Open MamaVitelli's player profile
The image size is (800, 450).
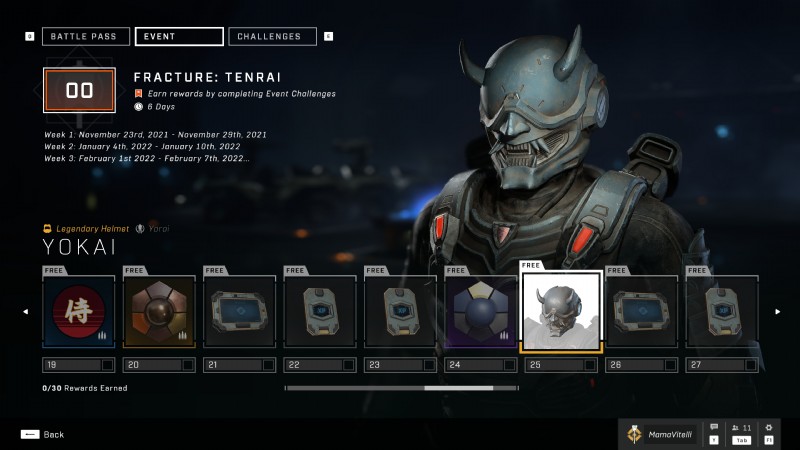tap(658, 434)
